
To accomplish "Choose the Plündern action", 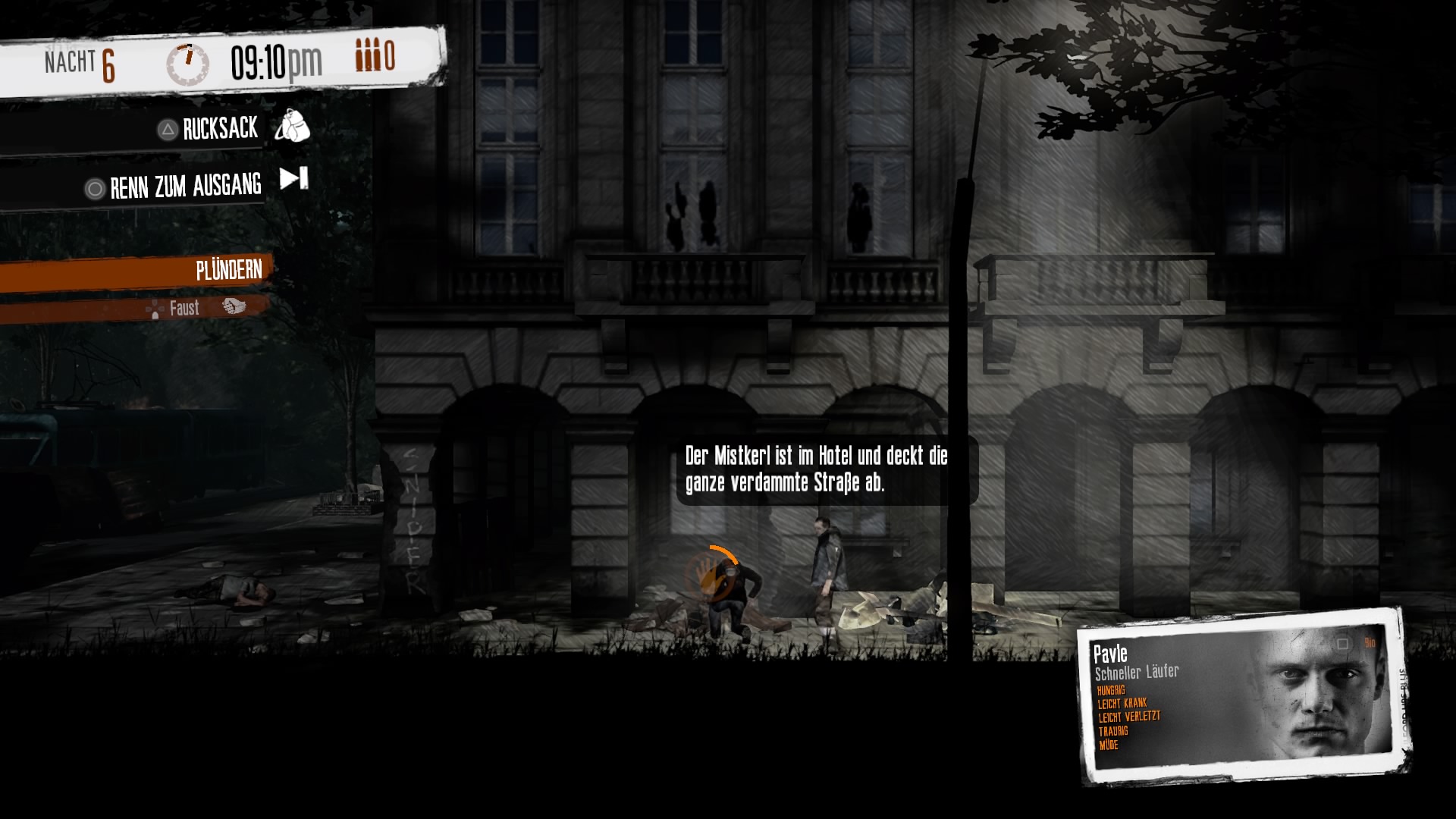I will 228,270.
